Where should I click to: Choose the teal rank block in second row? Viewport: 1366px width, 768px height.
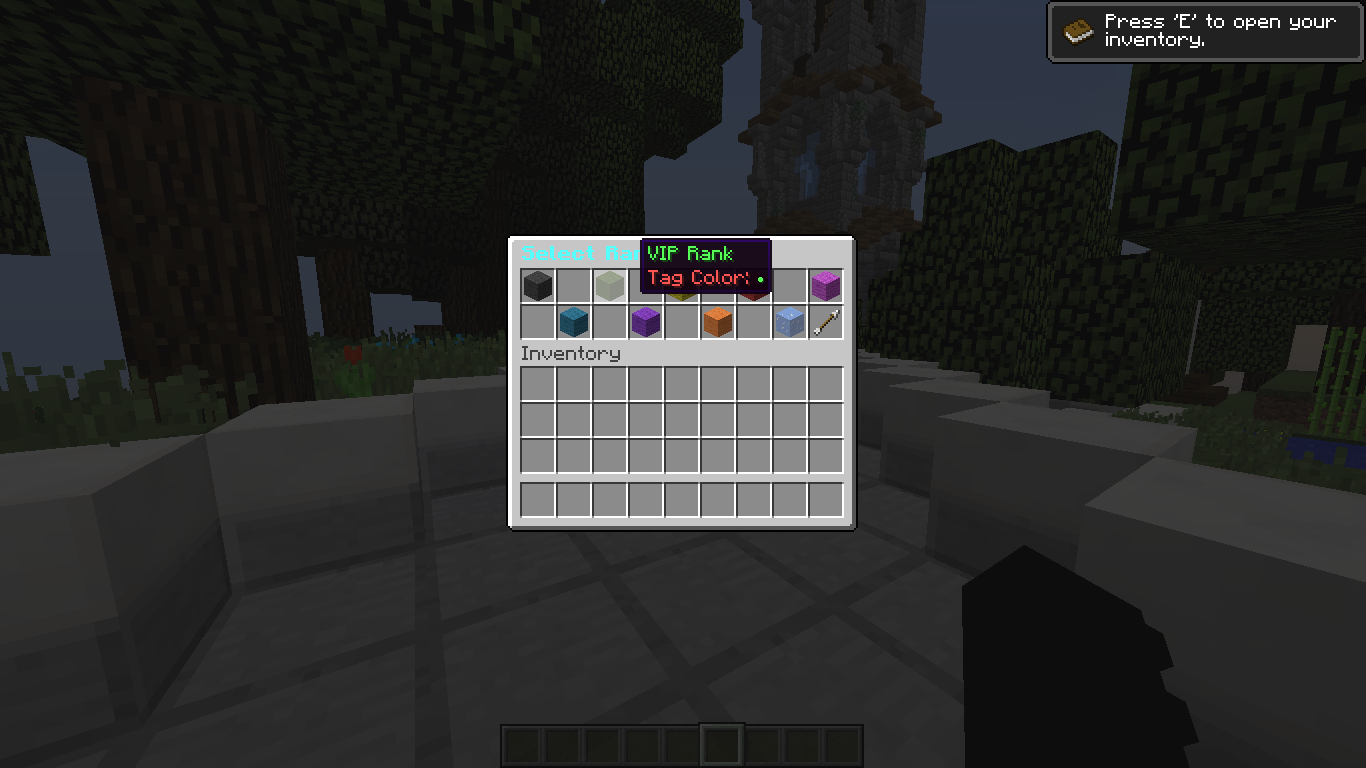[x=573, y=320]
